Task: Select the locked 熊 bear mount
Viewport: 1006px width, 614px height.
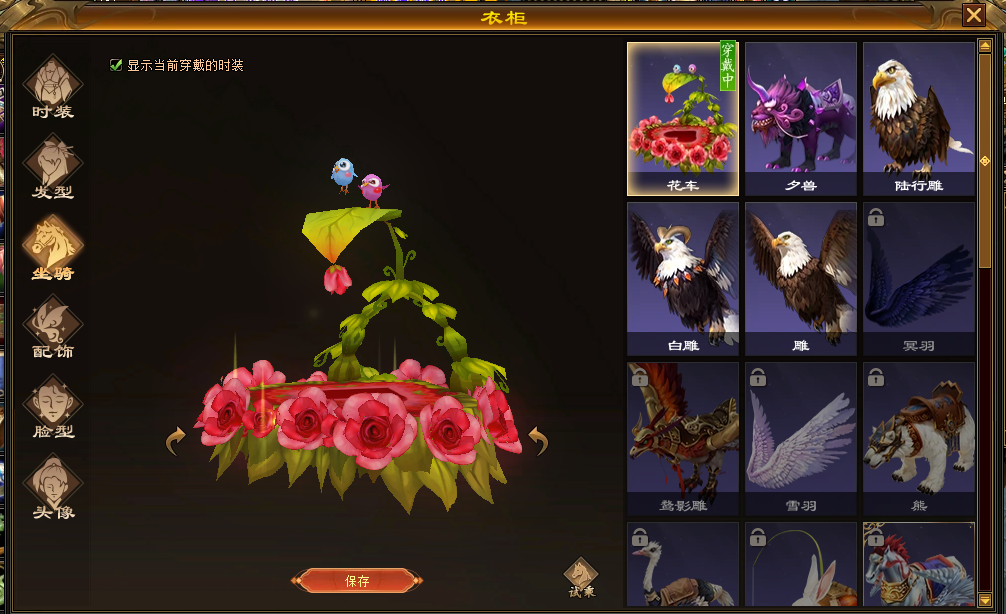Action: pyautogui.click(x=919, y=438)
